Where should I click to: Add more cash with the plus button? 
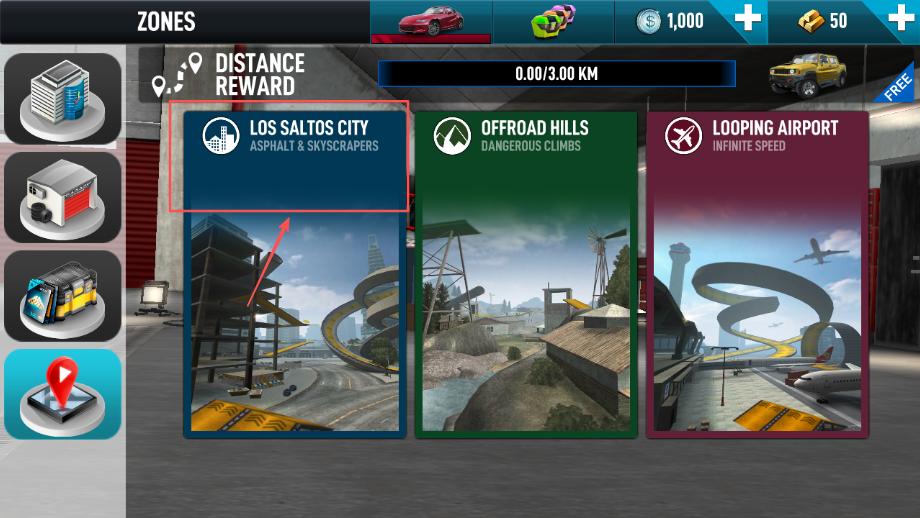tap(748, 21)
